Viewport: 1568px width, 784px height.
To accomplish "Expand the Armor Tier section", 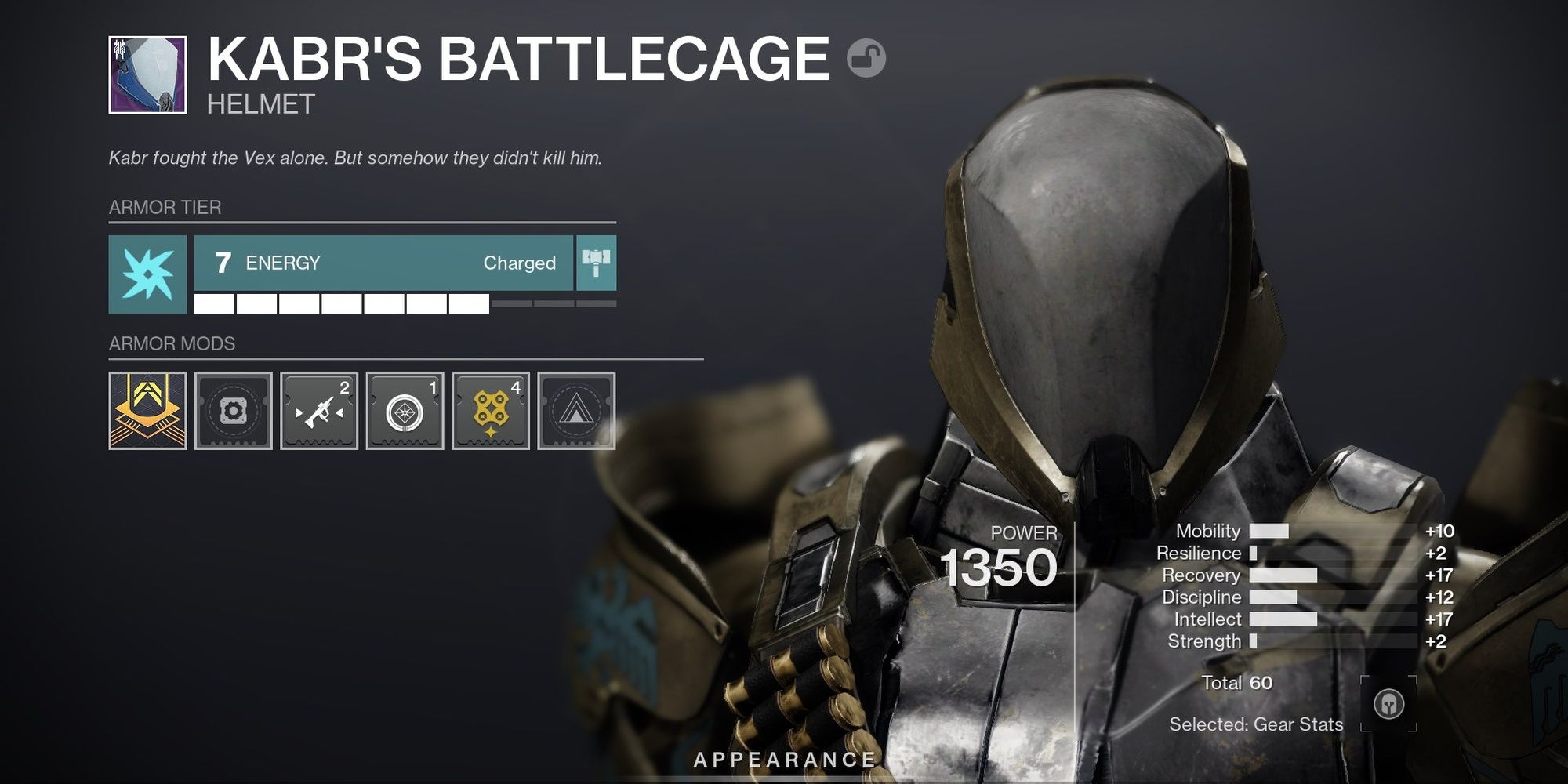I will coord(163,207).
